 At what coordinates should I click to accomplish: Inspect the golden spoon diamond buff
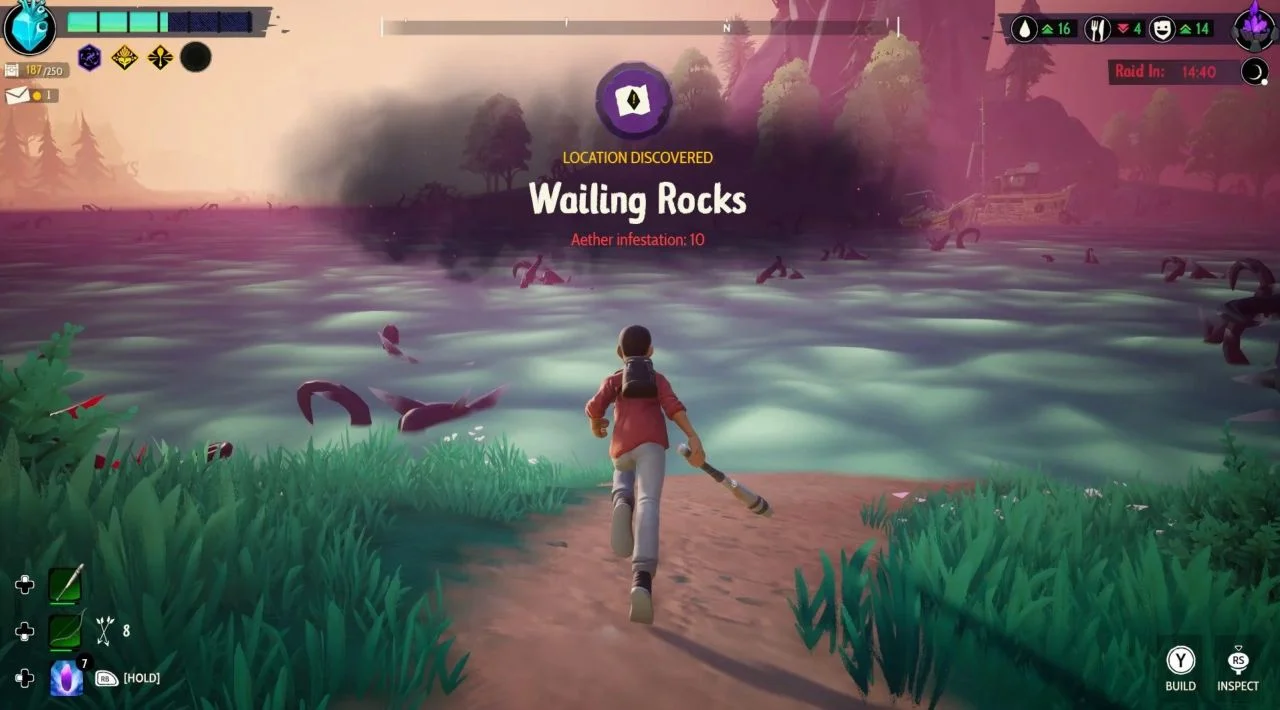pos(160,58)
